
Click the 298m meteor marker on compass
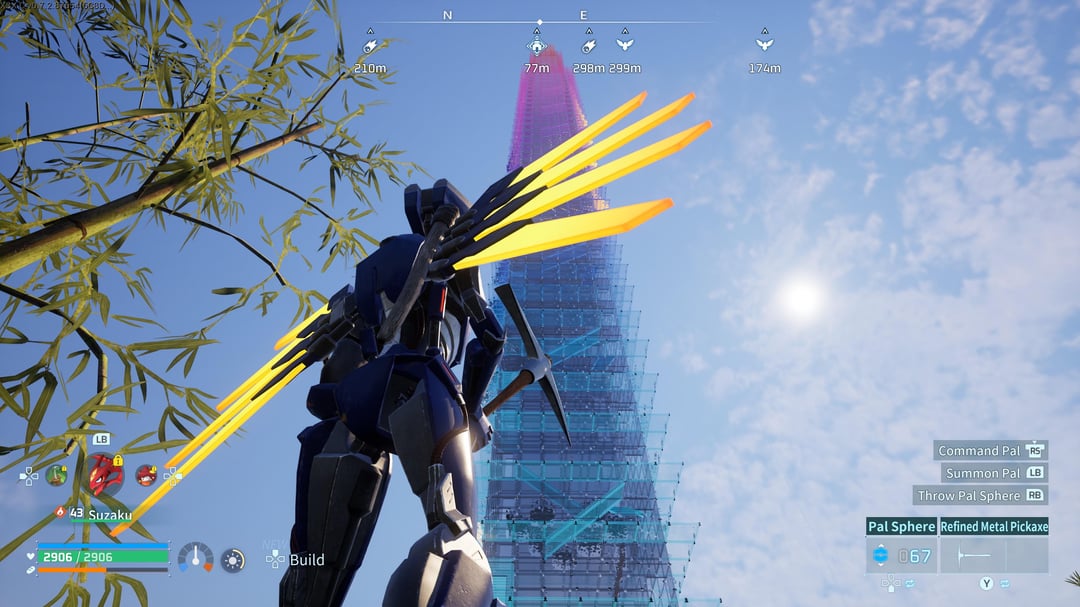(589, 46)
